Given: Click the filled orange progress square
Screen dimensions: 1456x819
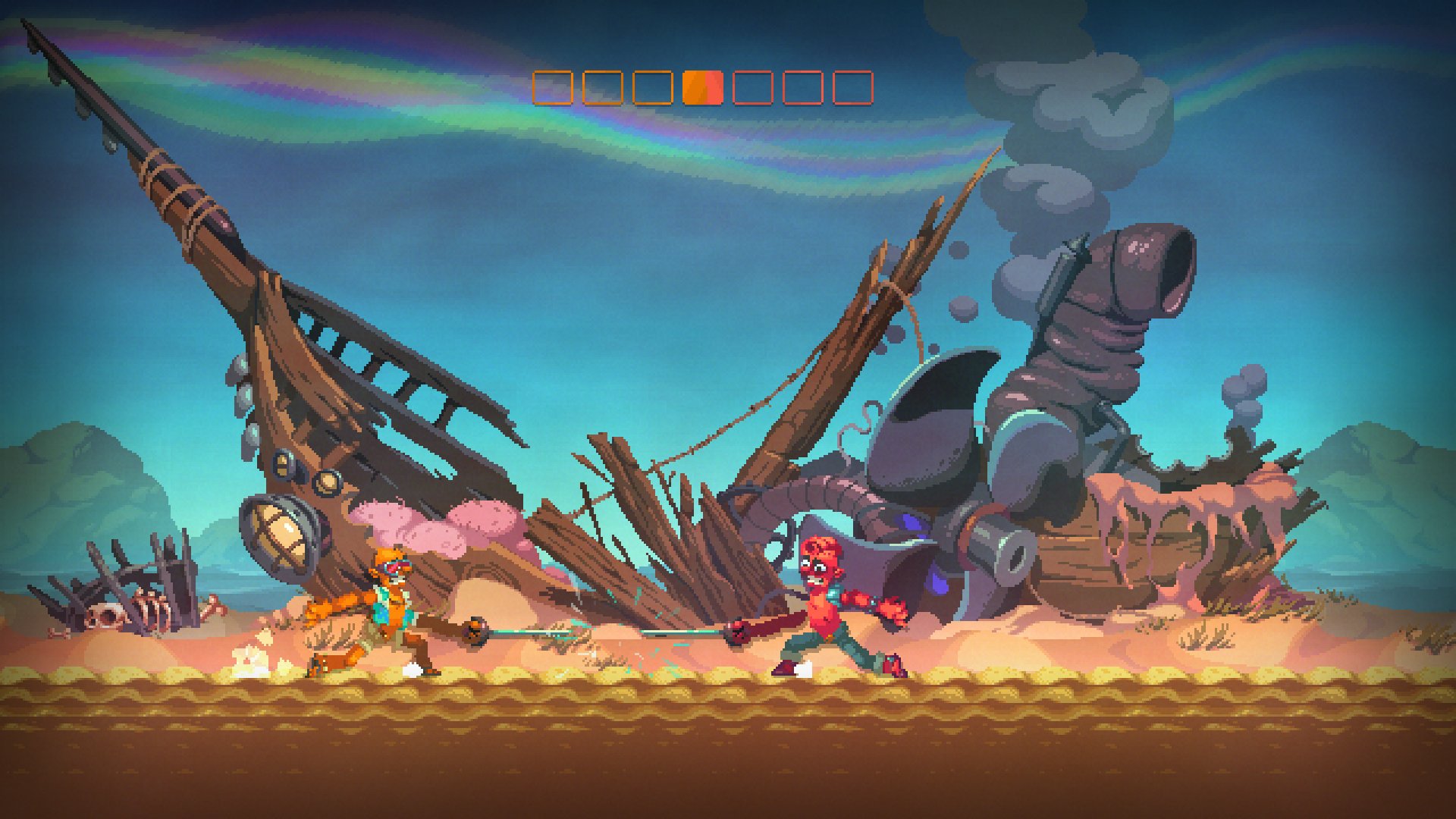Looking at the screenshot, I should tap(702, 87).
